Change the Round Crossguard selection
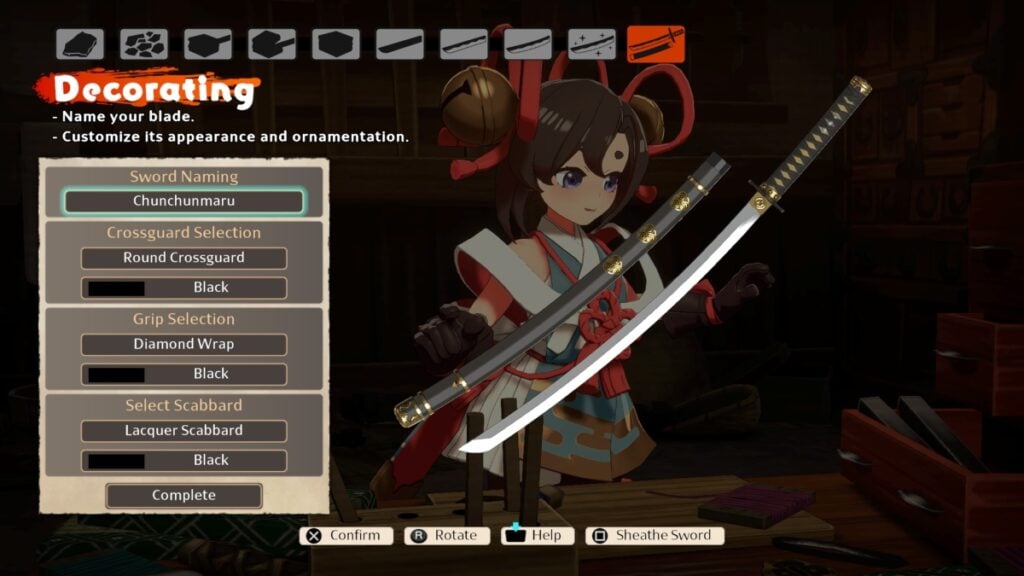Image resolution: width=1024 pixels, height=576 pixels. (184, 258)
